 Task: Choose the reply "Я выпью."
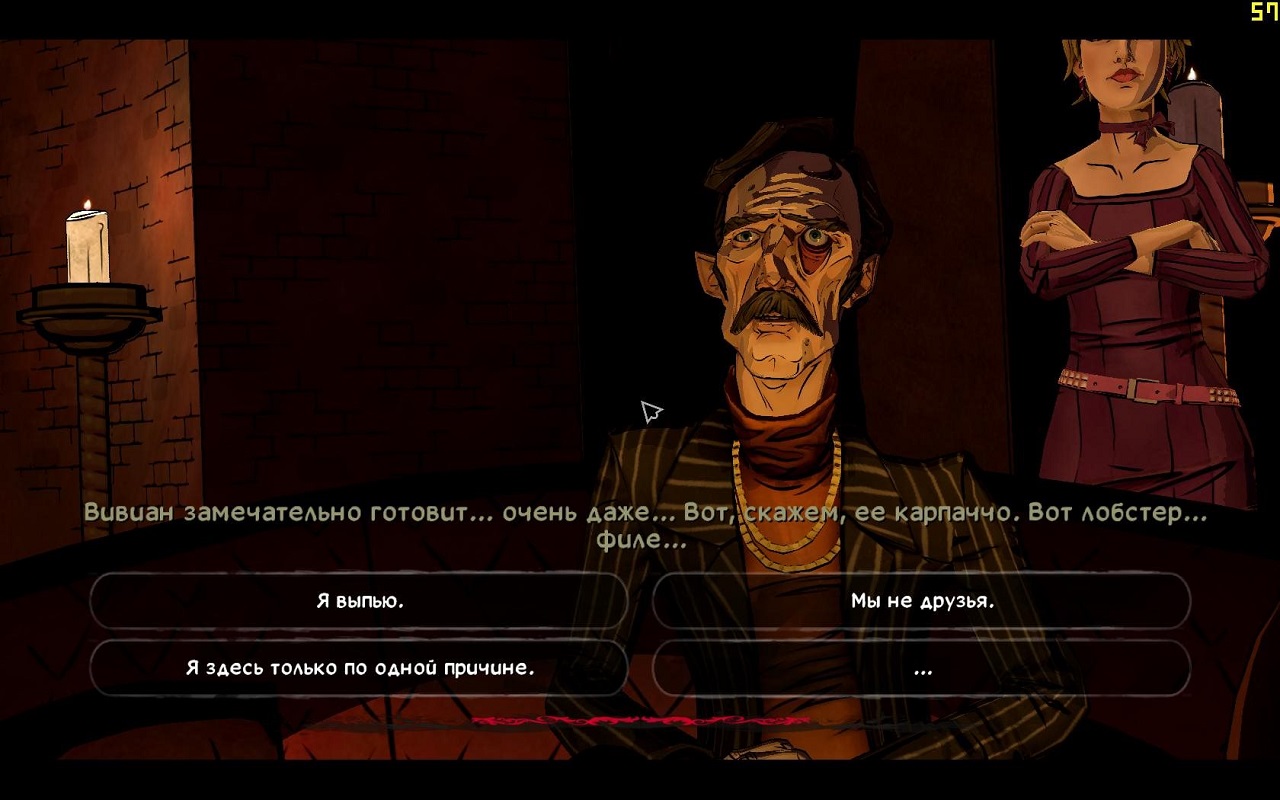coord(359,601)
